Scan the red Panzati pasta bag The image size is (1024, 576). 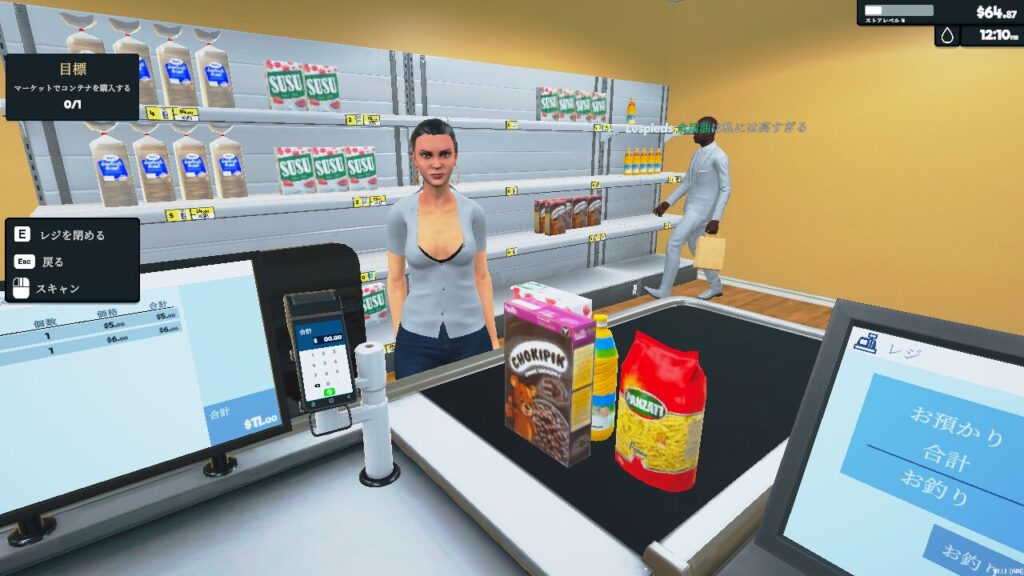coord(659,410)
